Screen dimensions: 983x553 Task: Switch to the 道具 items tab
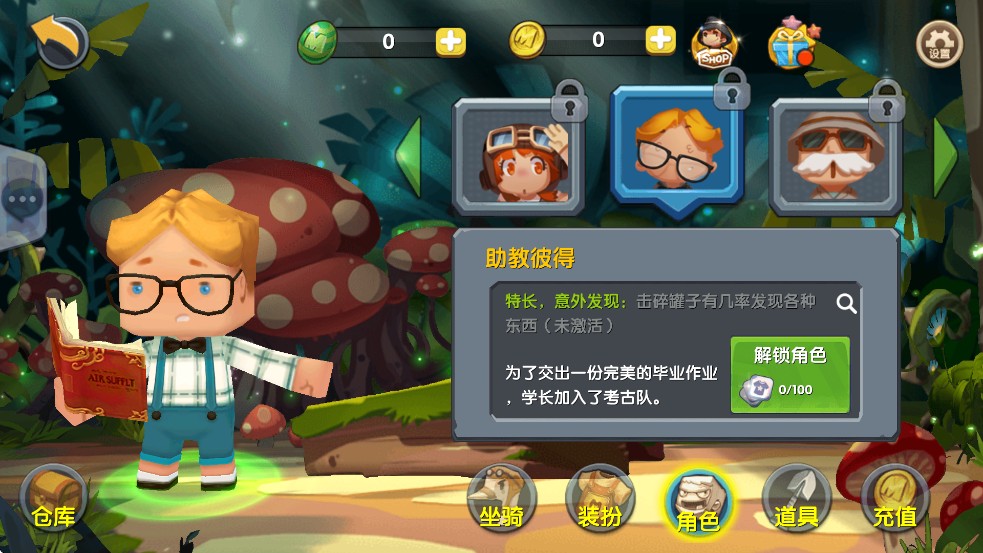tap(796, 499)
